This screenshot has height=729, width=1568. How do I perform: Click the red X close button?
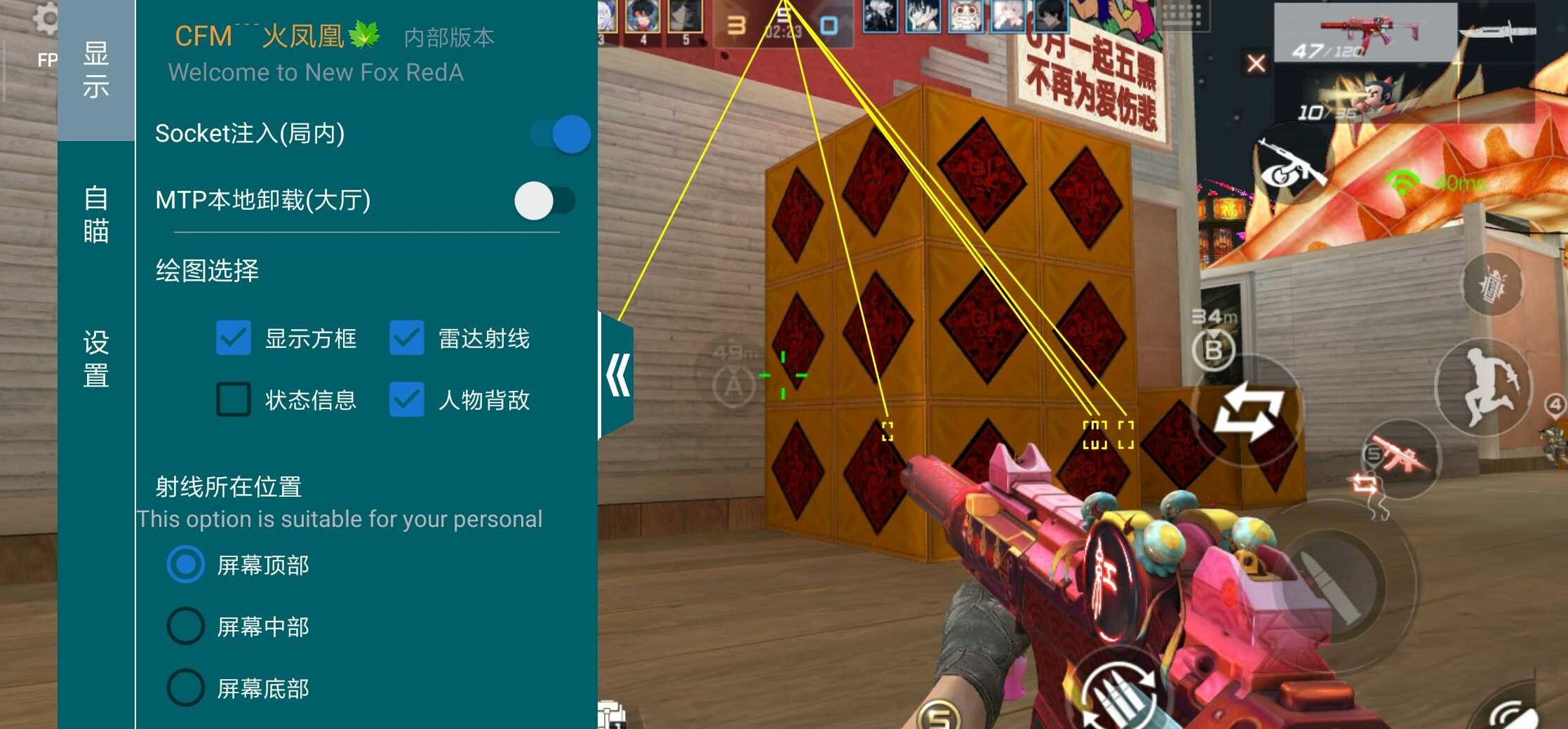tap(1256, 63)
